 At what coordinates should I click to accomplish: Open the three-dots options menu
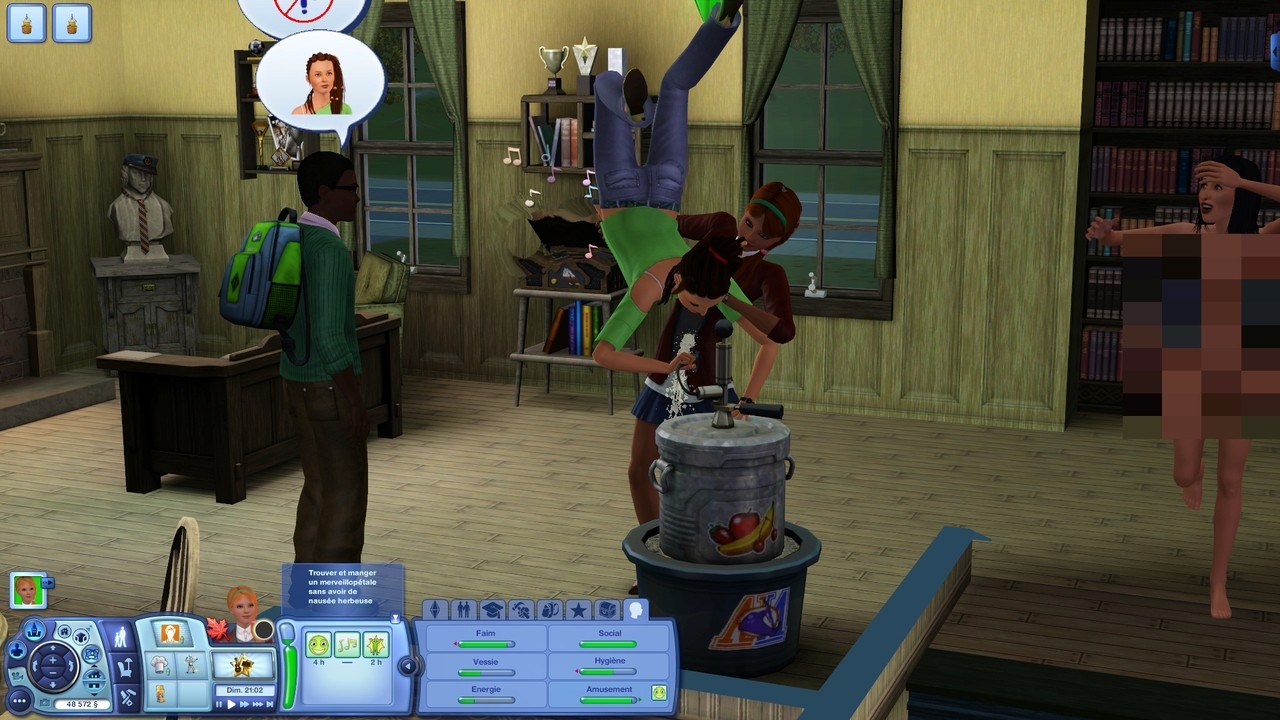[x=19, y=701]
